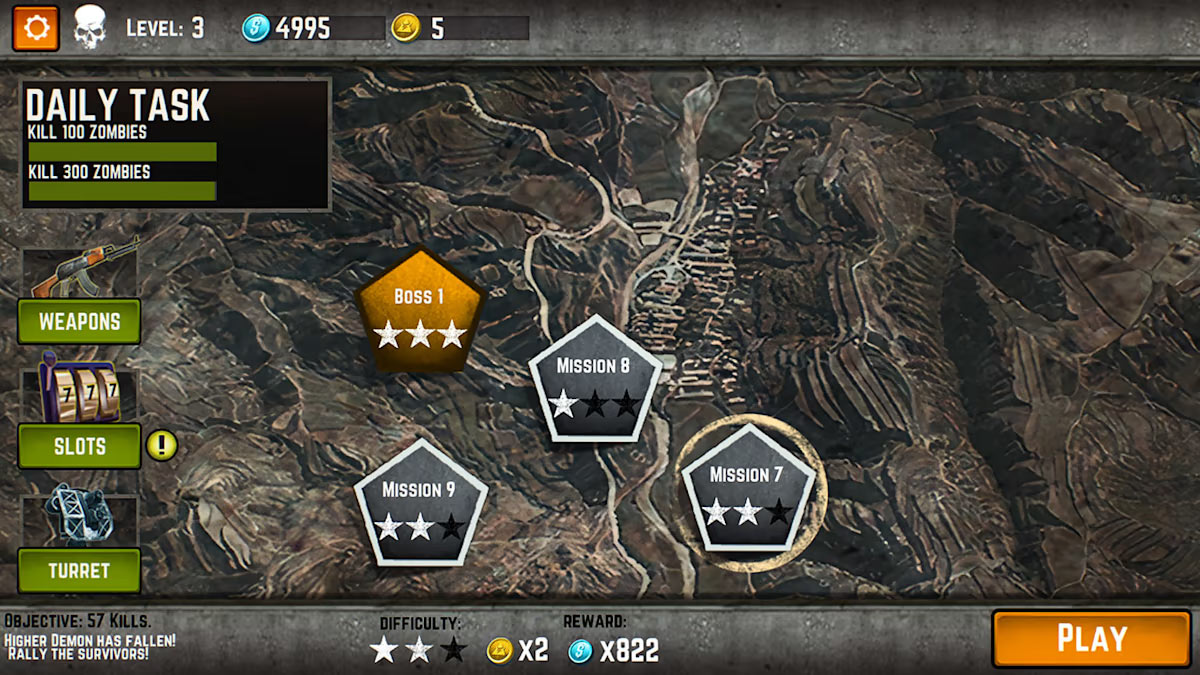Choose Mission 9 on the map

[x=420, y=503]
